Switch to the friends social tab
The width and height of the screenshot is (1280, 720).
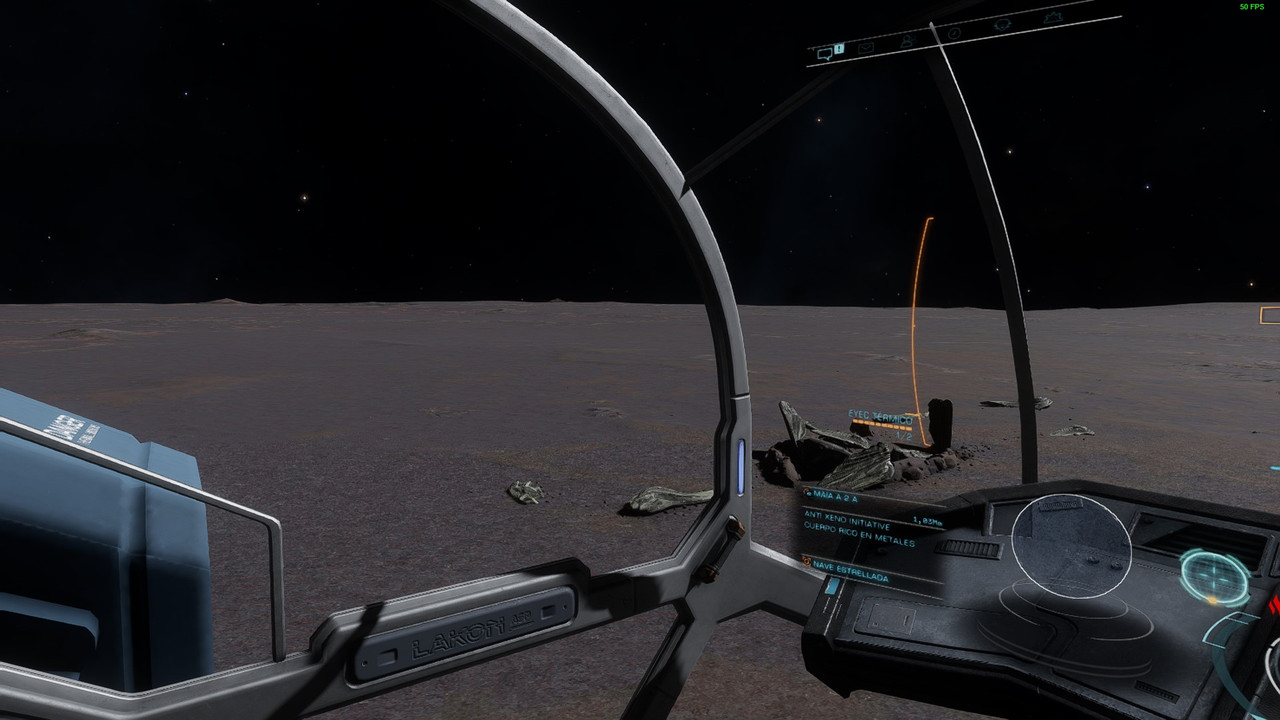[907, 40]
